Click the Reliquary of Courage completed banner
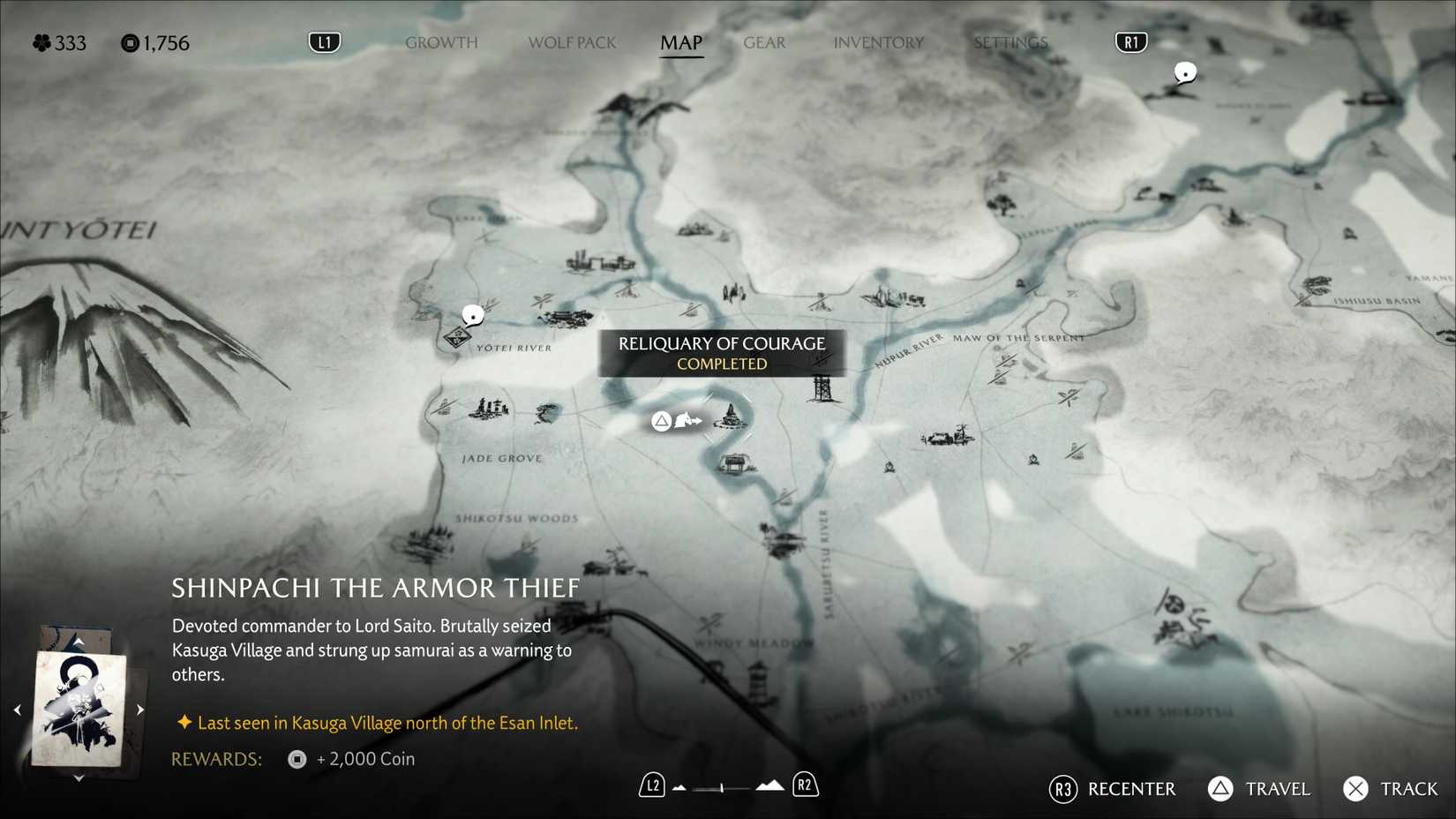The height and width of the screenshot is (819, 1456). point(723,353)
